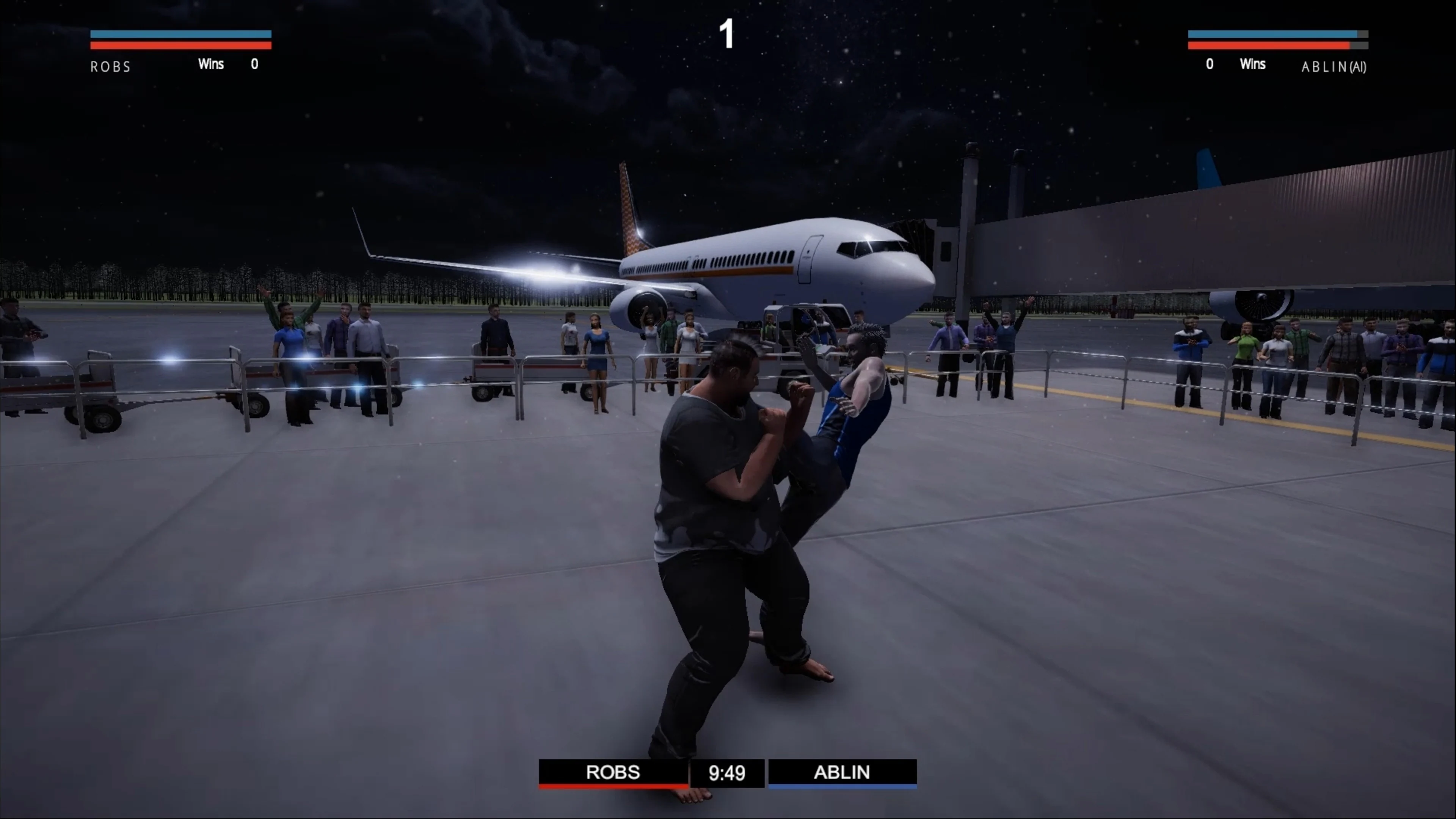Viewport: 1456px width, 819px height.
Task: Select the Wins text next to ROBS
Action: click(211, 64)
